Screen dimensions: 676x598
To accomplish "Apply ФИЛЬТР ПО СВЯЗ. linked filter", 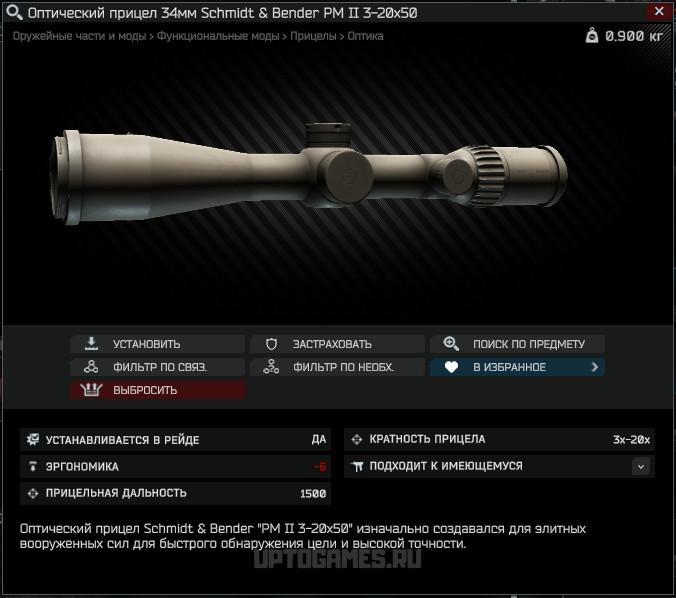I will 157,367.
